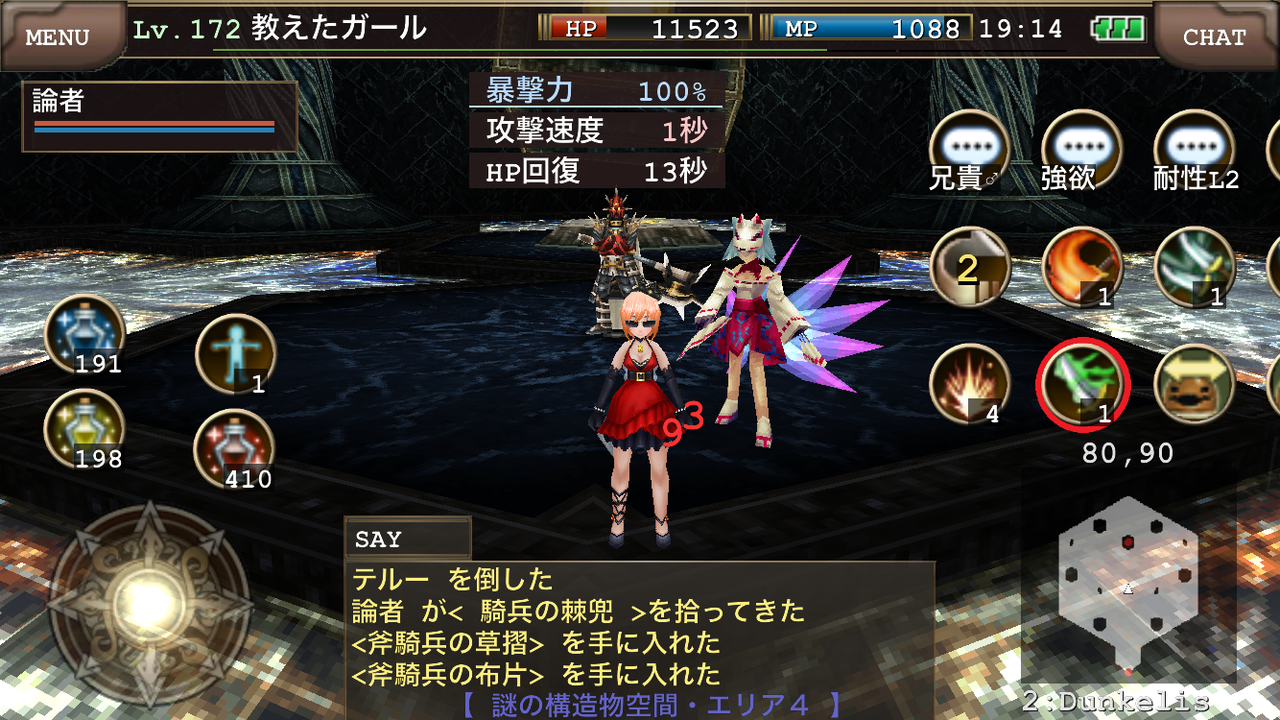
Task: Open the CHAT window
Action: click(1215, 38)
